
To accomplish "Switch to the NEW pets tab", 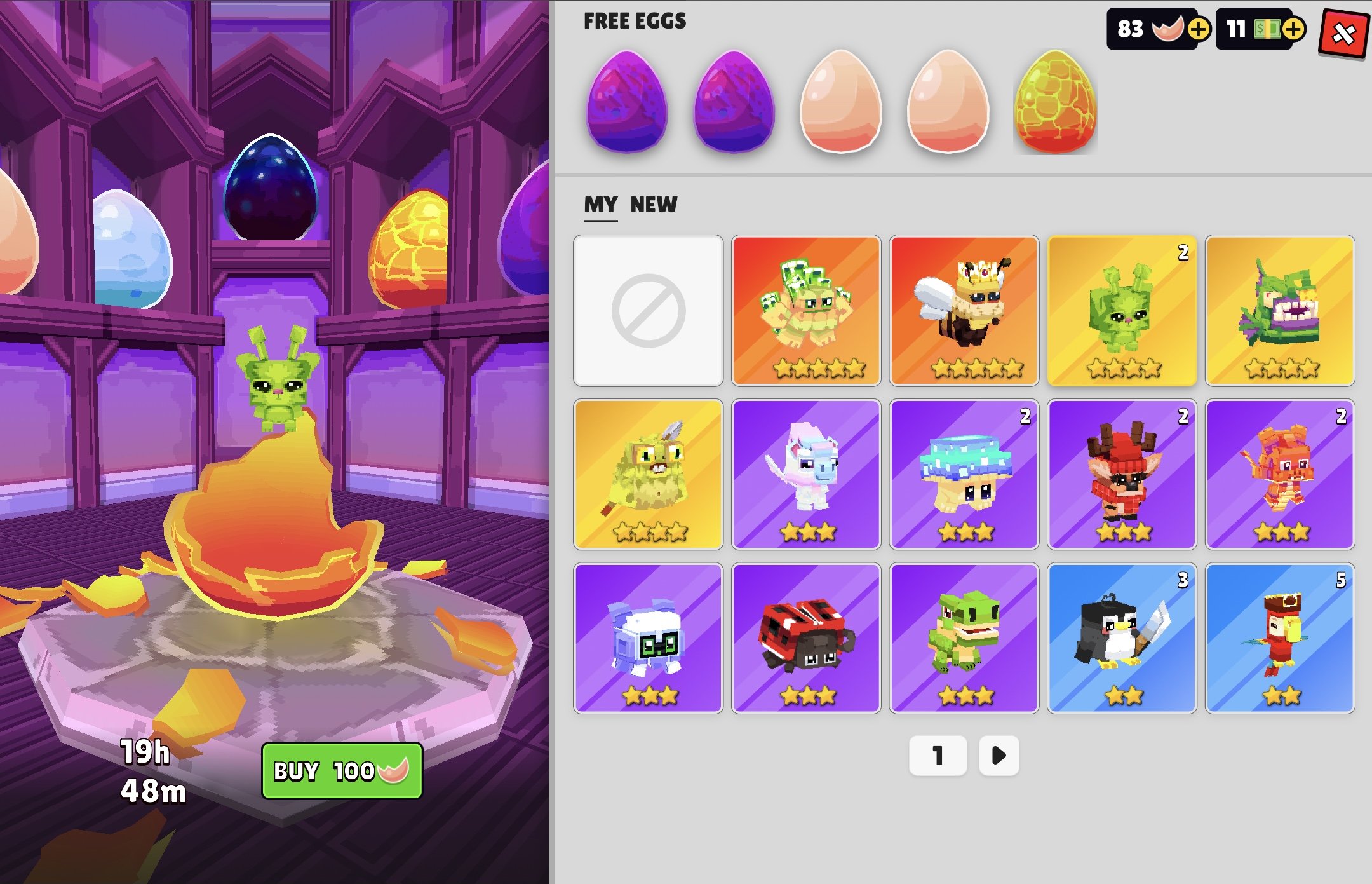I will (x=654, y=205).
